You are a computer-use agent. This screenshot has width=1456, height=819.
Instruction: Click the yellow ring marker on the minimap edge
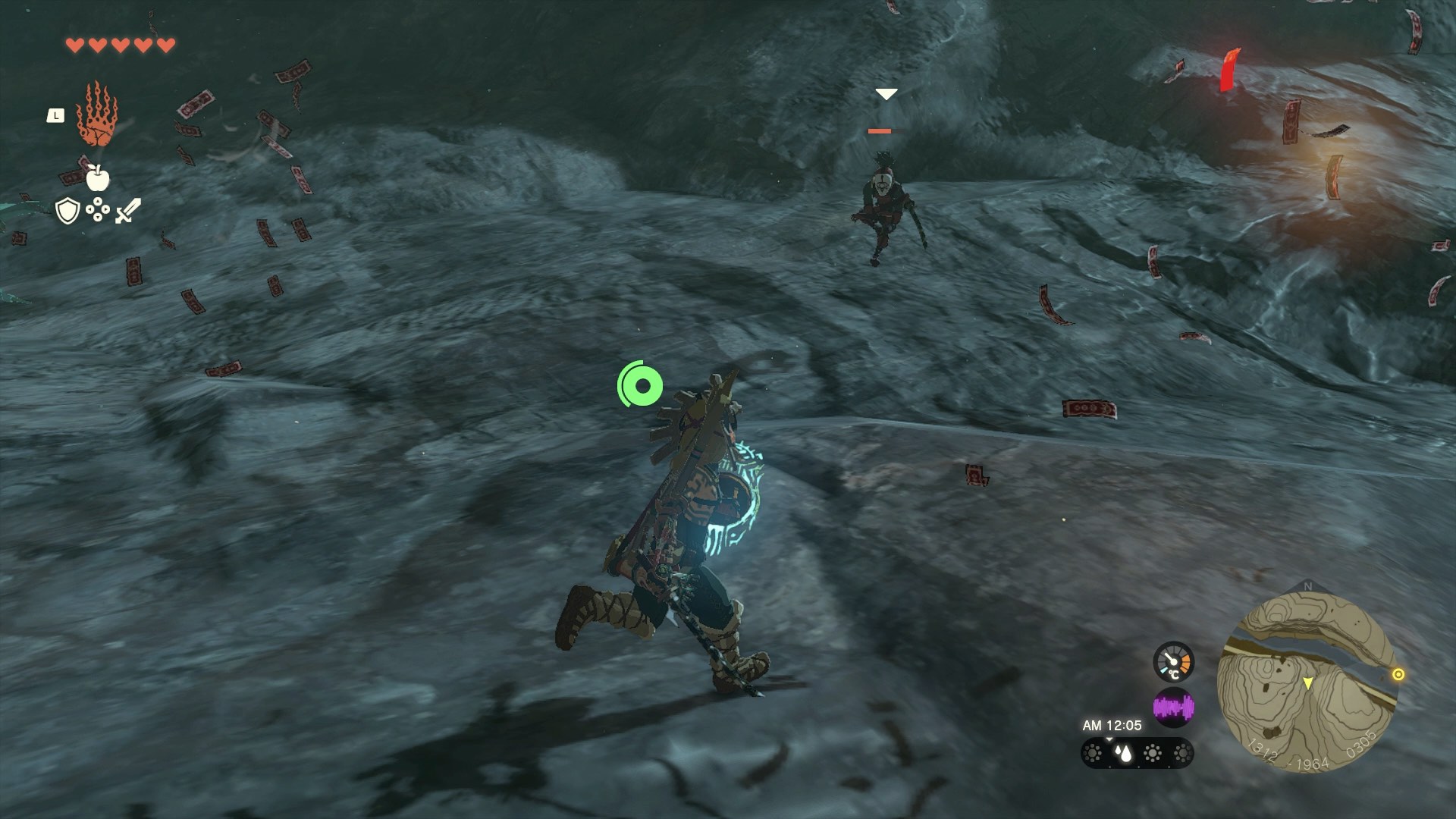click(x=1398, y=674)
